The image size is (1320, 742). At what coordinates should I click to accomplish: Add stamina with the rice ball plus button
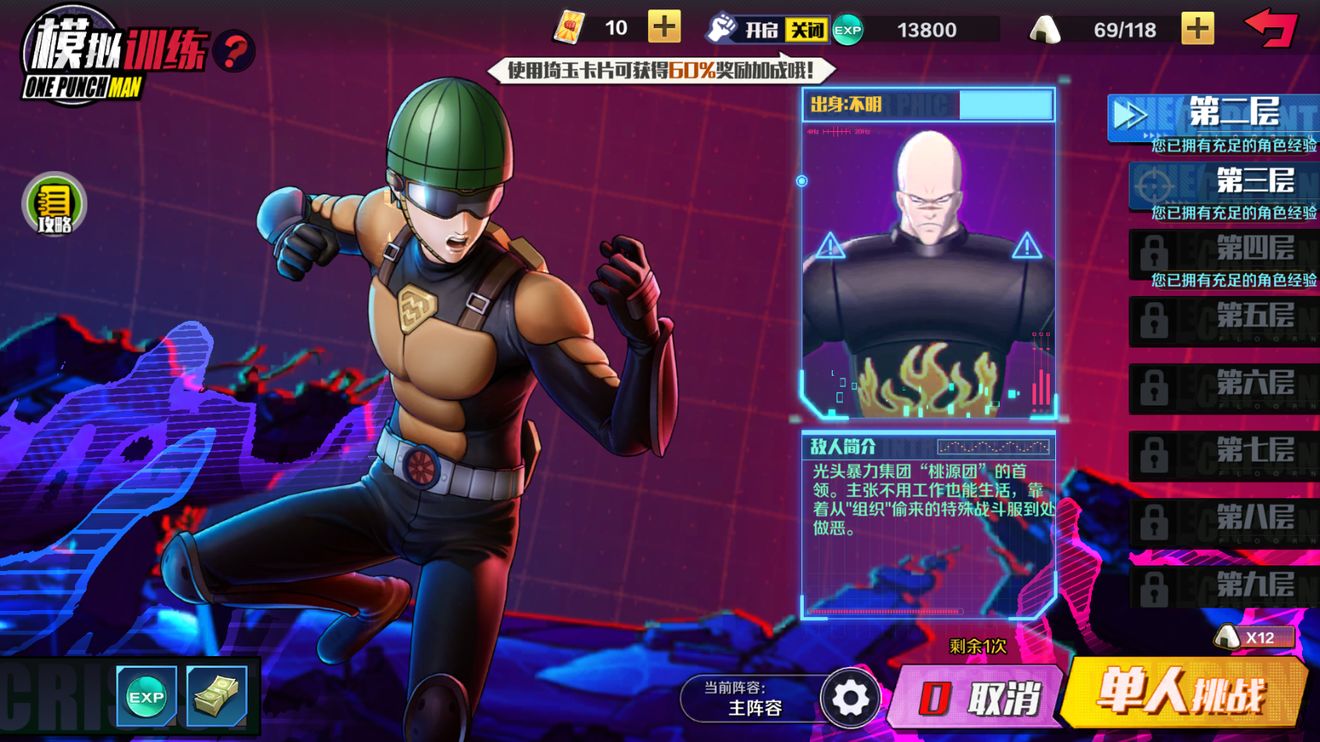[x=1197, y=28]
